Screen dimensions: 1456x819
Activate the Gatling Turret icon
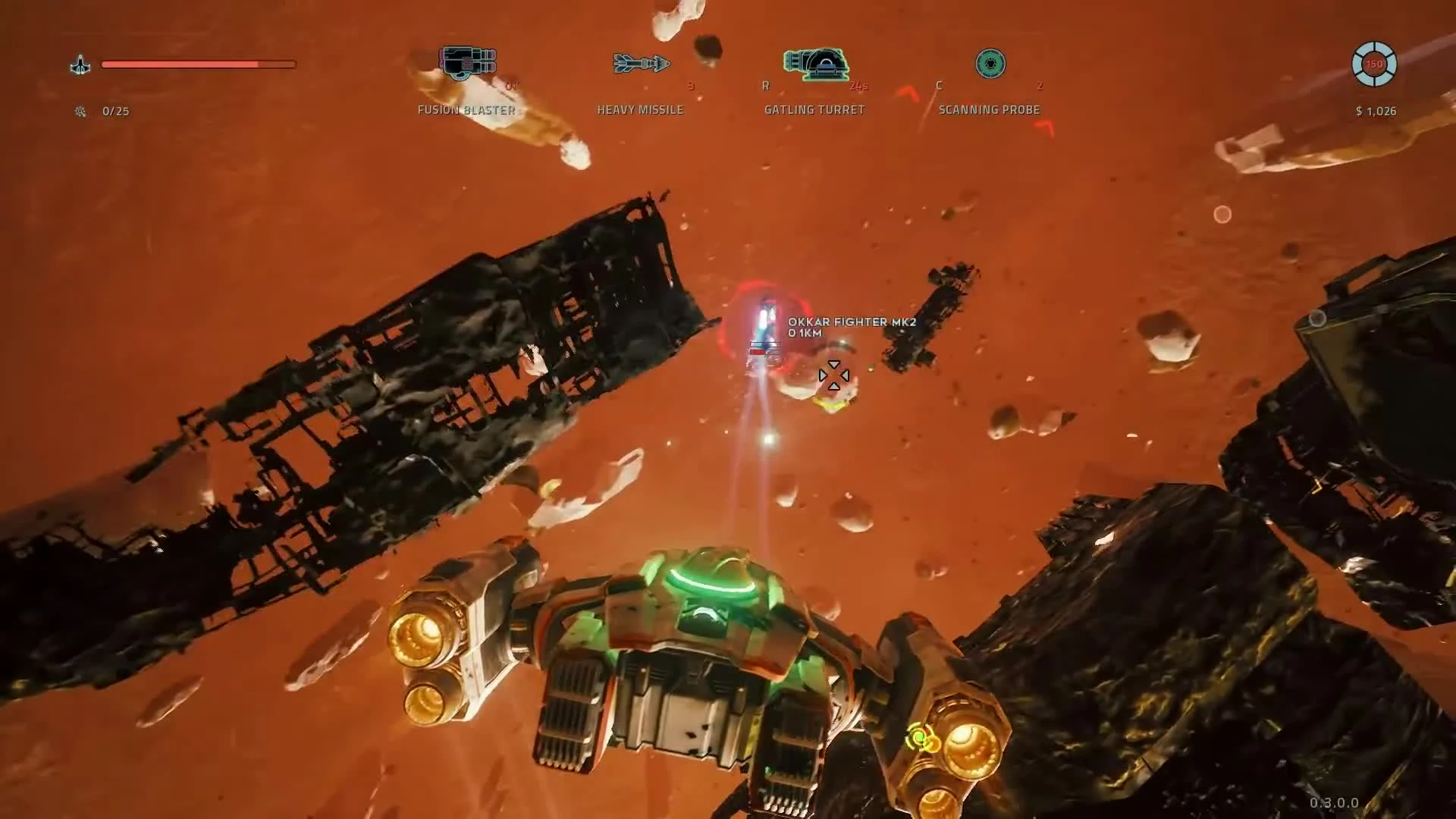(815, 64)
